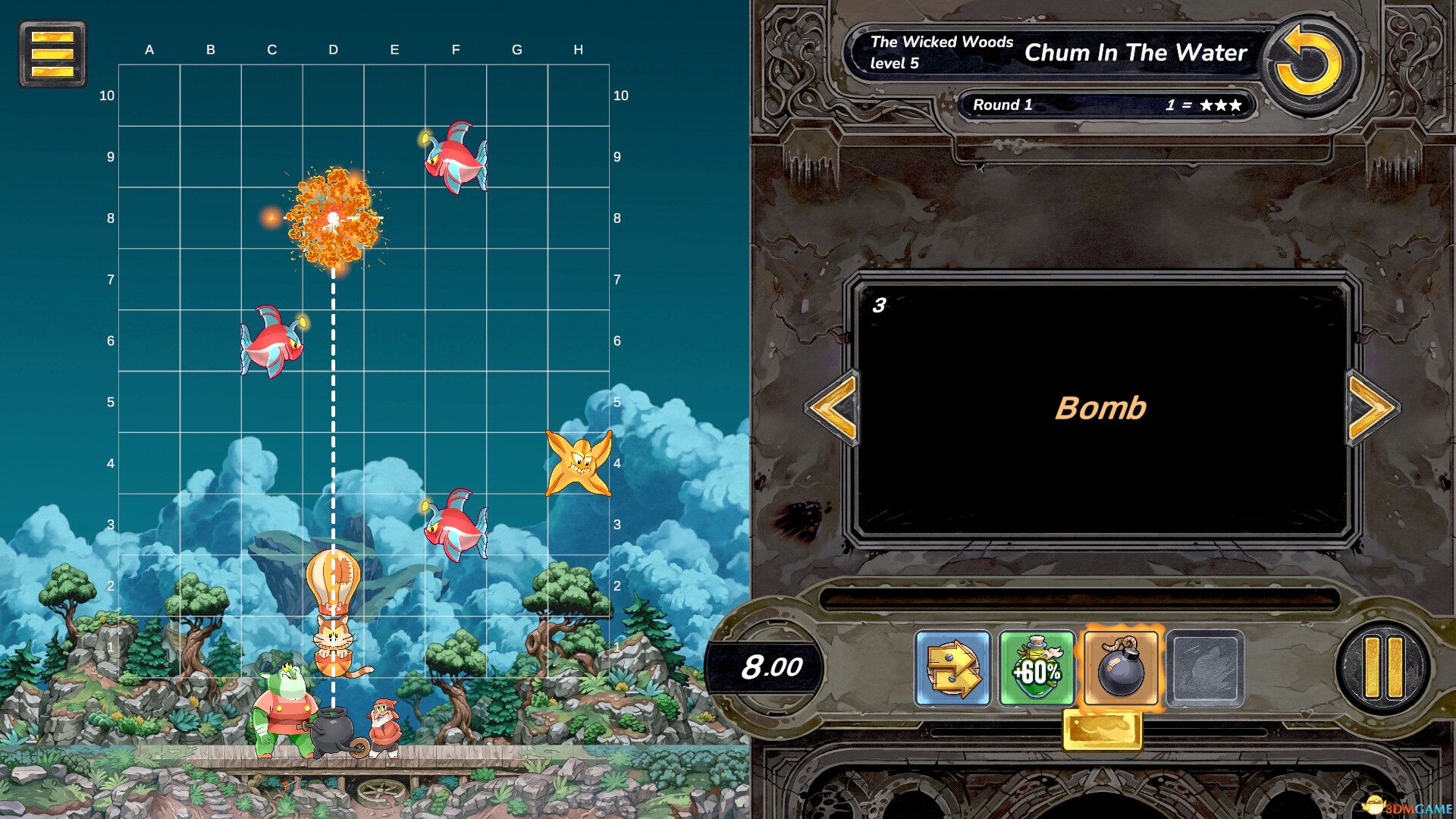
Task: Expand the Round 1 info bar
Action: point(1109,105)
